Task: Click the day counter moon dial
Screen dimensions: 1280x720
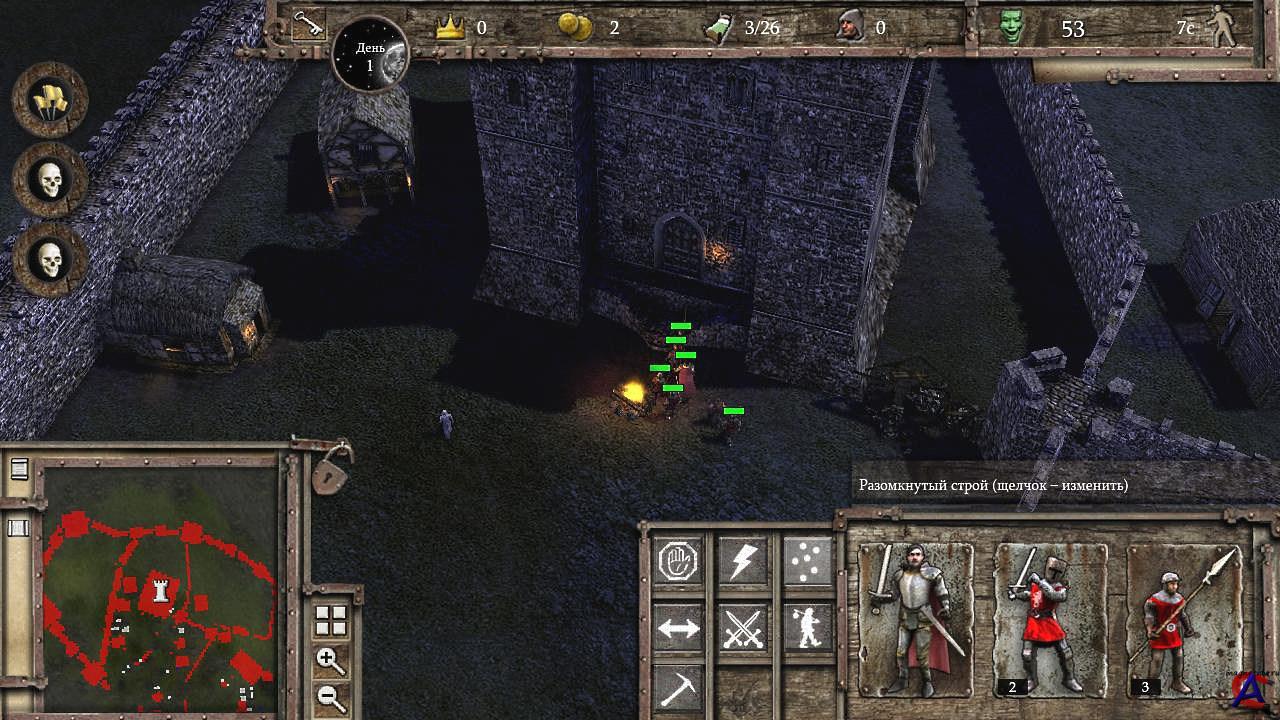Action: point(369,54)
